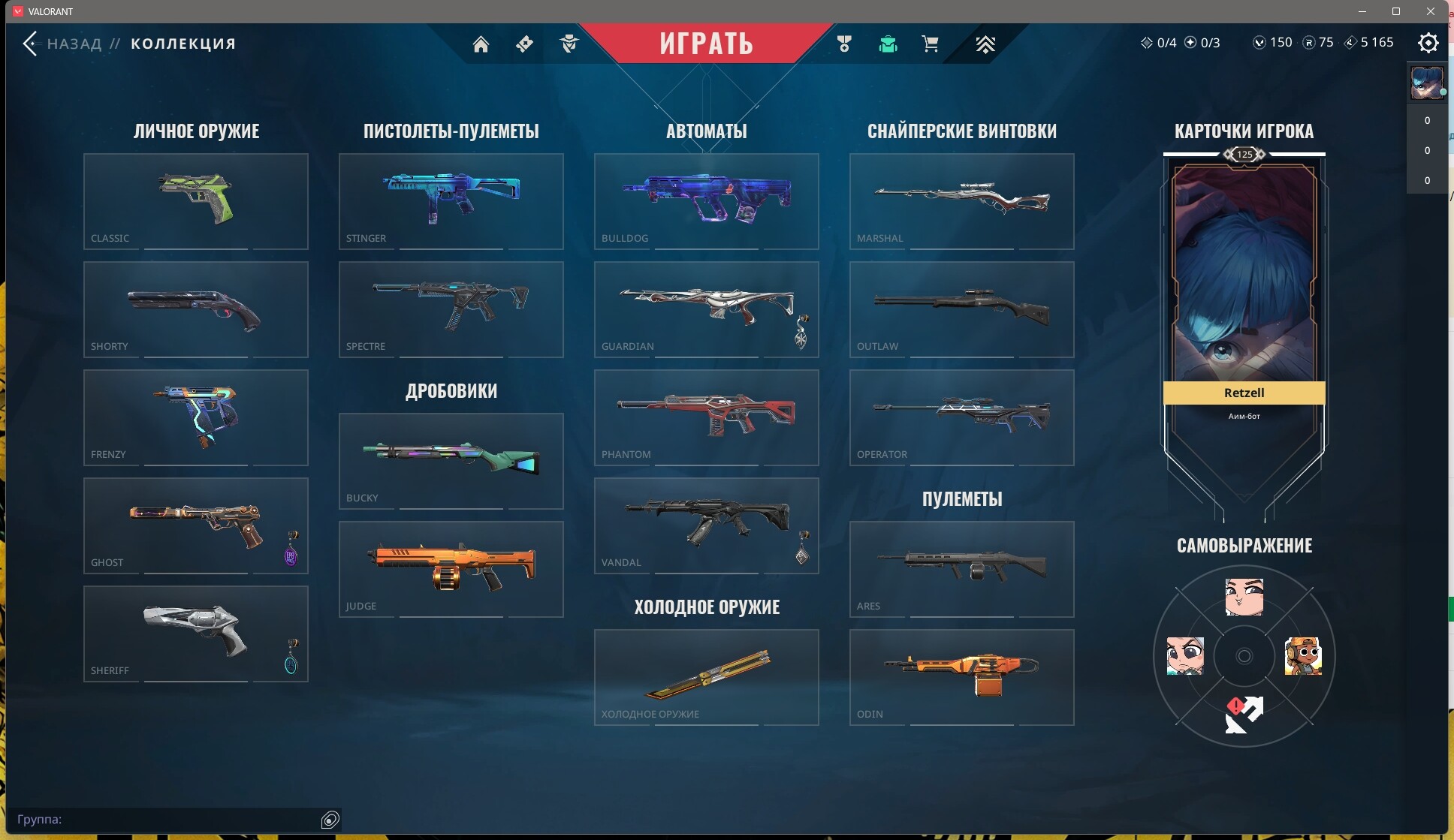The height and width of the screenshot is (840, 1454).
Task: Start matchmaking with the ИГРАТЬ button
Action: click(706, 44)
